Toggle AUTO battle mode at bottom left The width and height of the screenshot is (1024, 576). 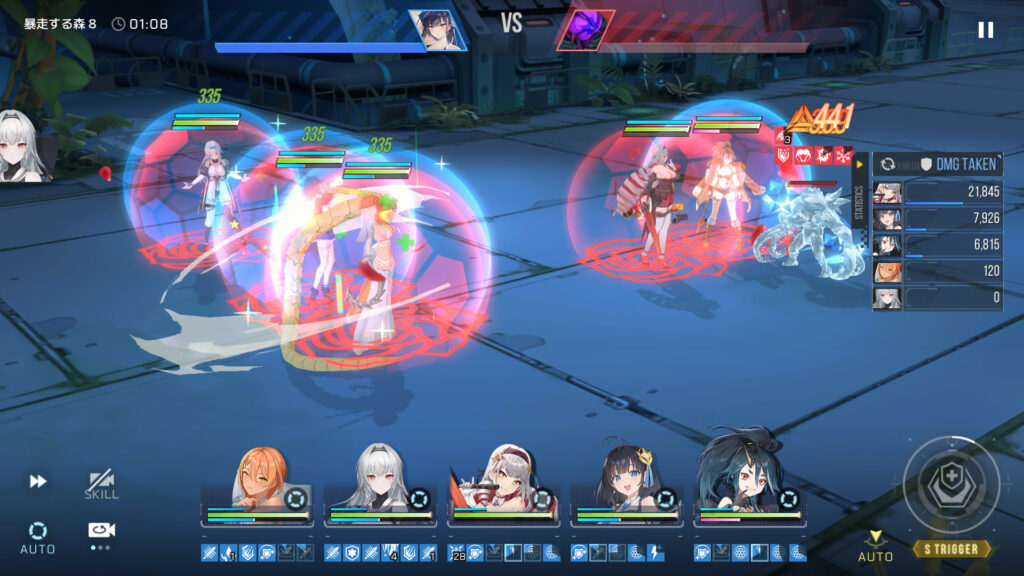click(38, 536)
